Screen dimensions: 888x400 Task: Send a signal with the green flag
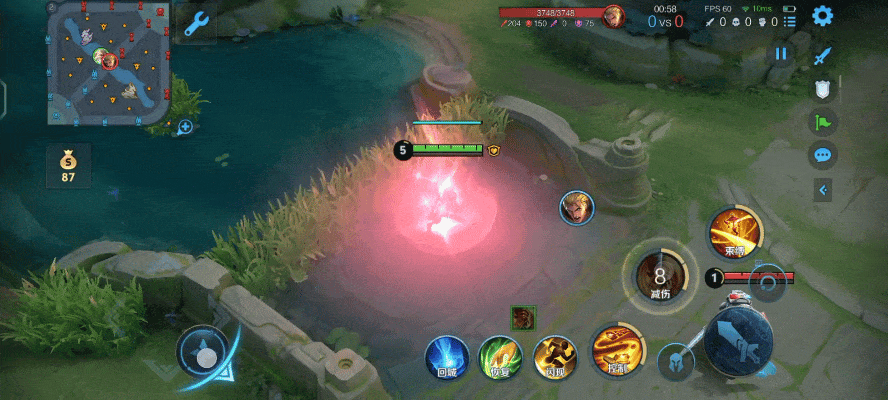pos(823,122)
